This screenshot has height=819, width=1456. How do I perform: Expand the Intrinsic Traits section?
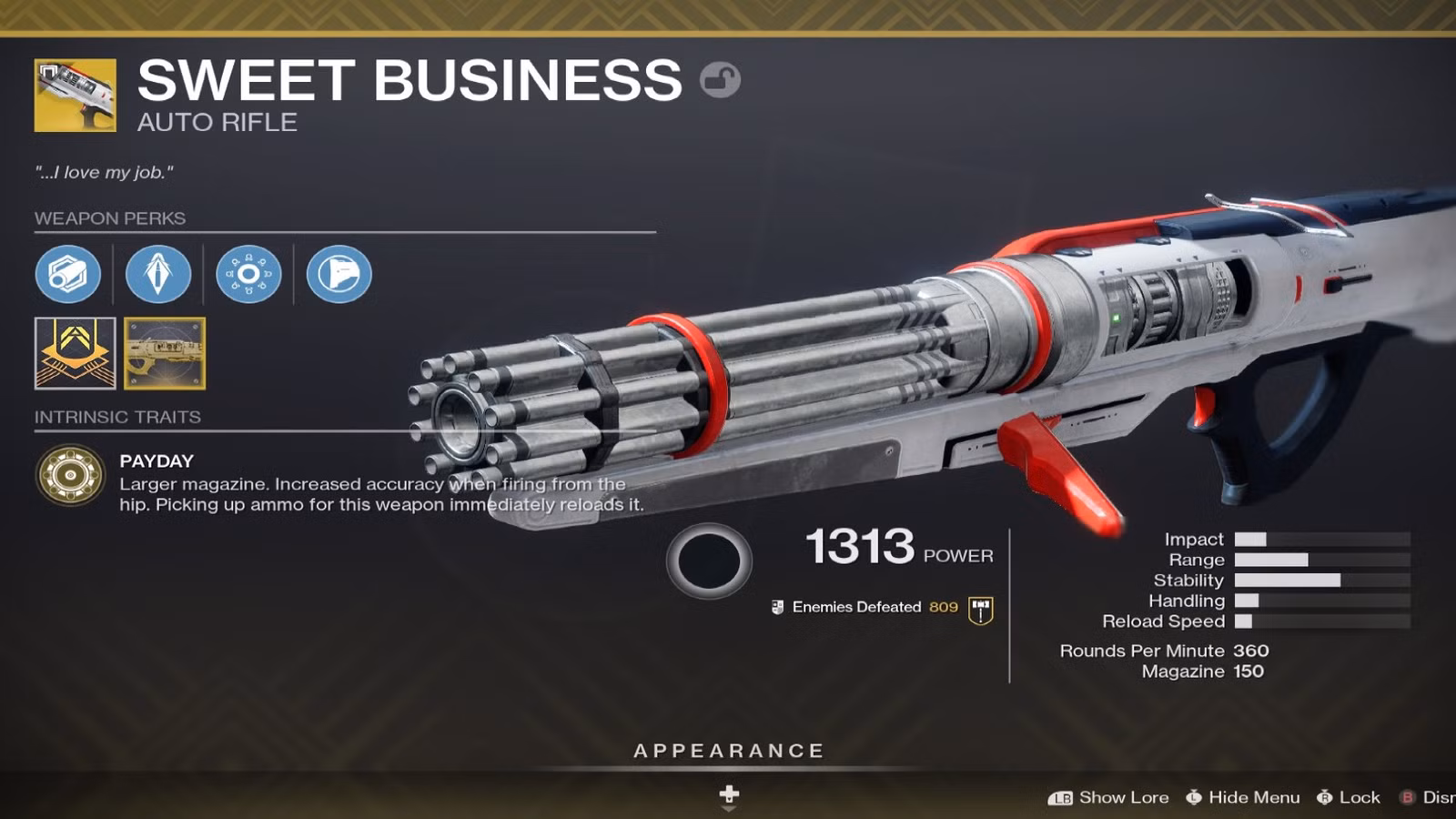[116, 417]
